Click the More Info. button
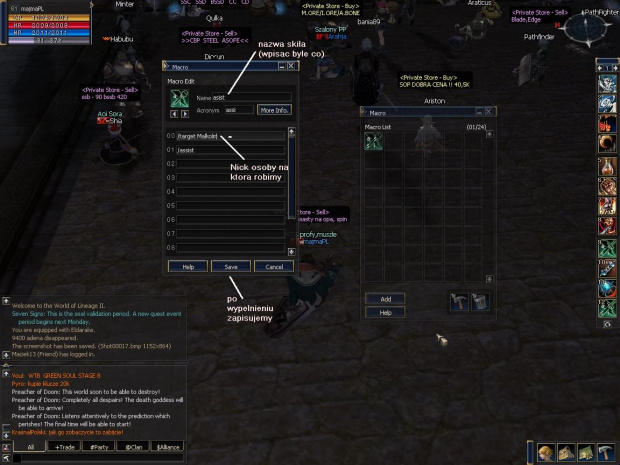 (x=274, y=110)
